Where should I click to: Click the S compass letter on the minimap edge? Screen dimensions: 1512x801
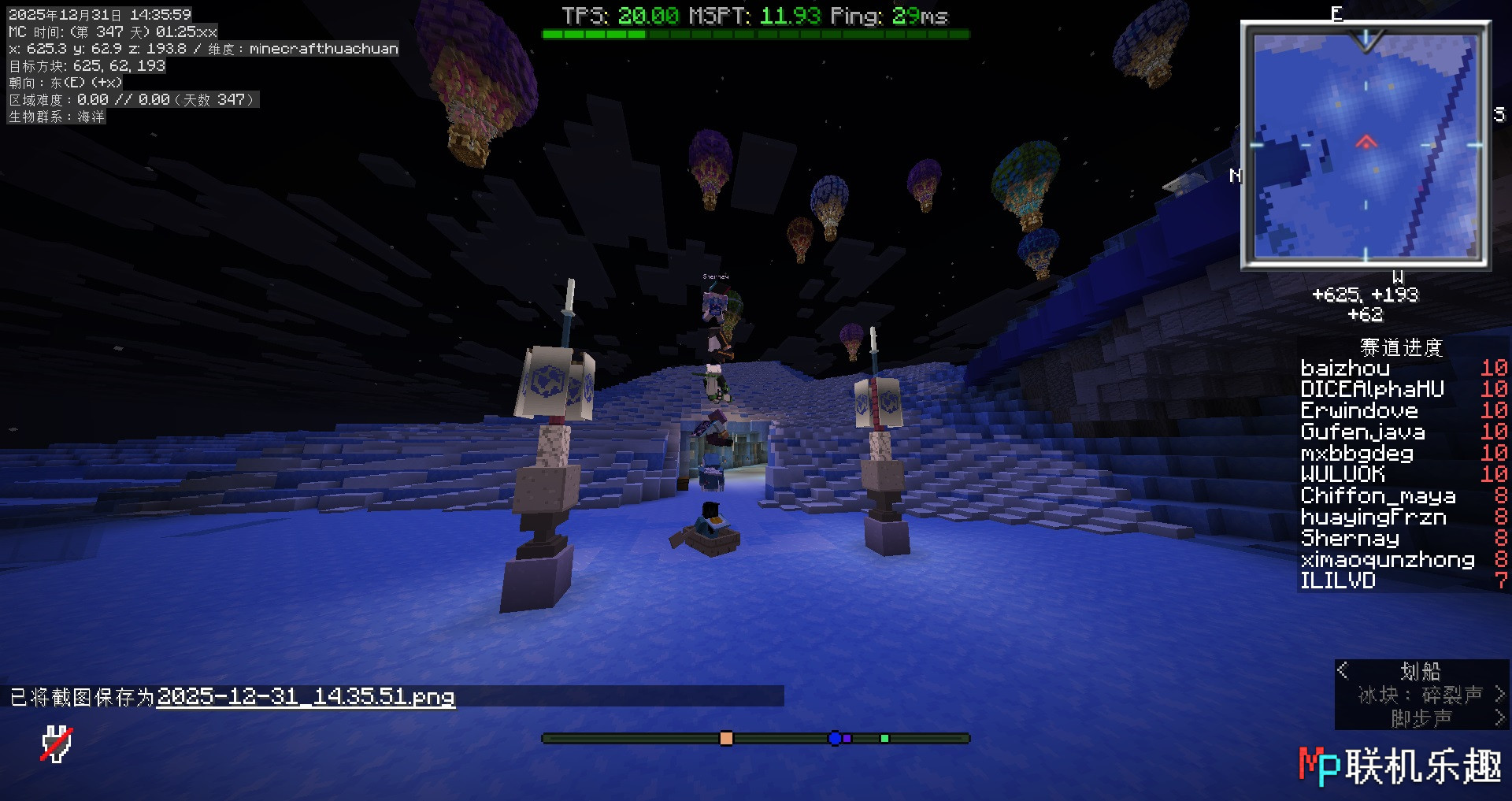(x=1500, y=114)
